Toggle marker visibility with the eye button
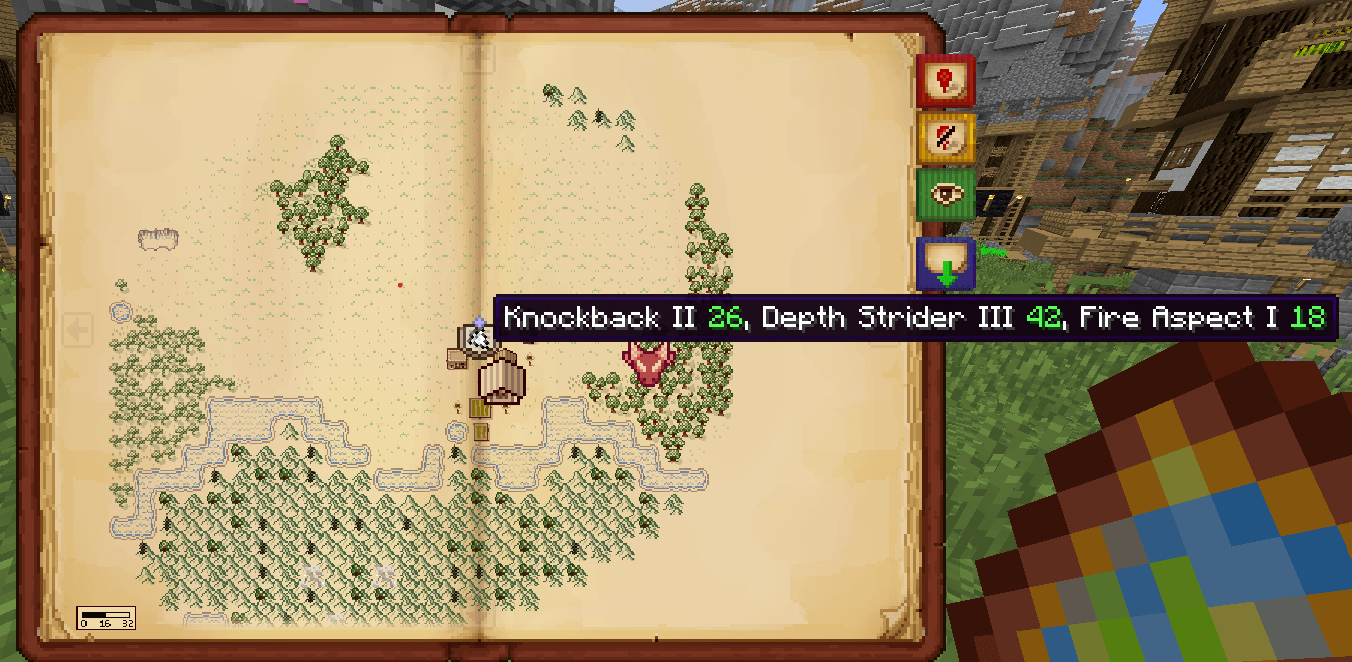The height and width of the screenshot is (662, 1352). point(945,194)
